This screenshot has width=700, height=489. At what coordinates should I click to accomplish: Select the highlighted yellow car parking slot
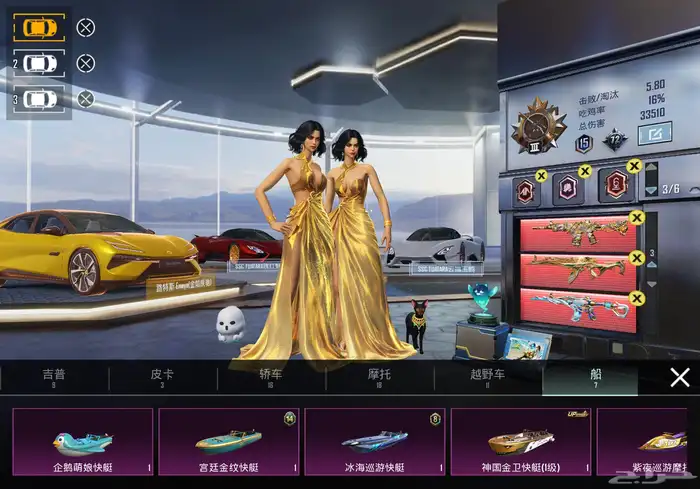[x=40, y=27]
